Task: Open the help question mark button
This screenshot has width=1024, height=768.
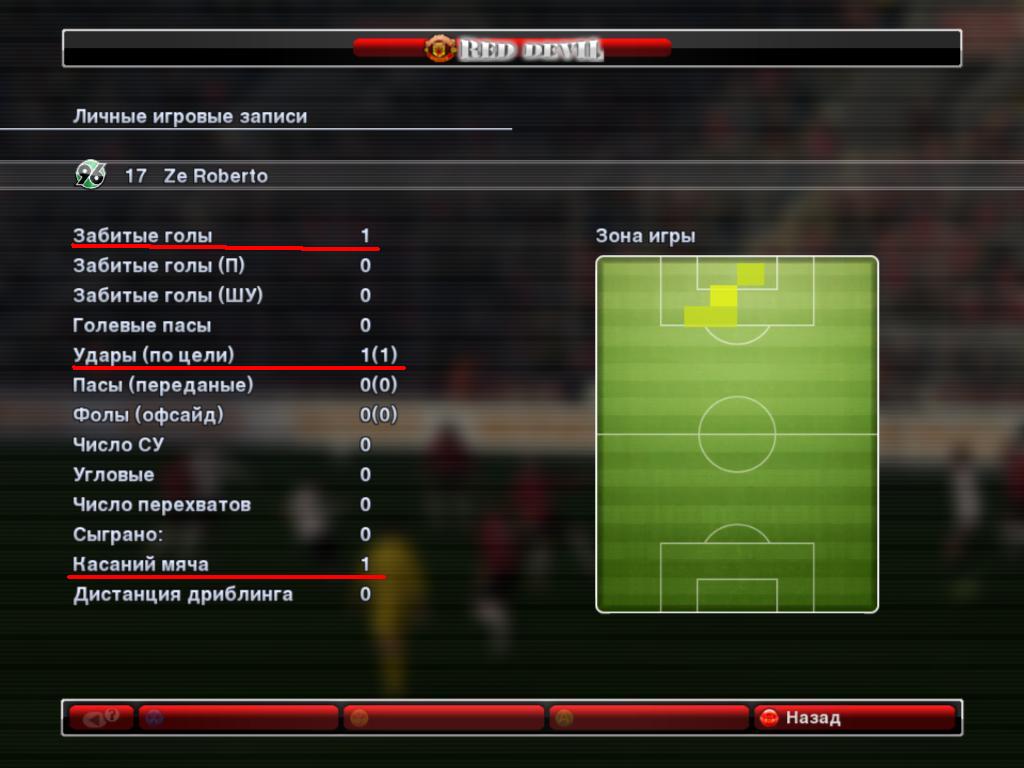Action: point(101,718)
